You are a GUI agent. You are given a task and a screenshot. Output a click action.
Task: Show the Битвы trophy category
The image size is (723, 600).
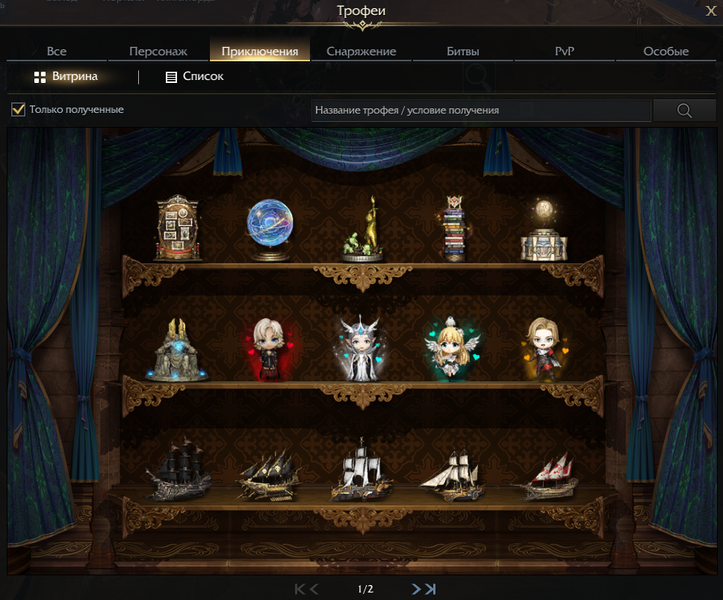pos(463,51)
